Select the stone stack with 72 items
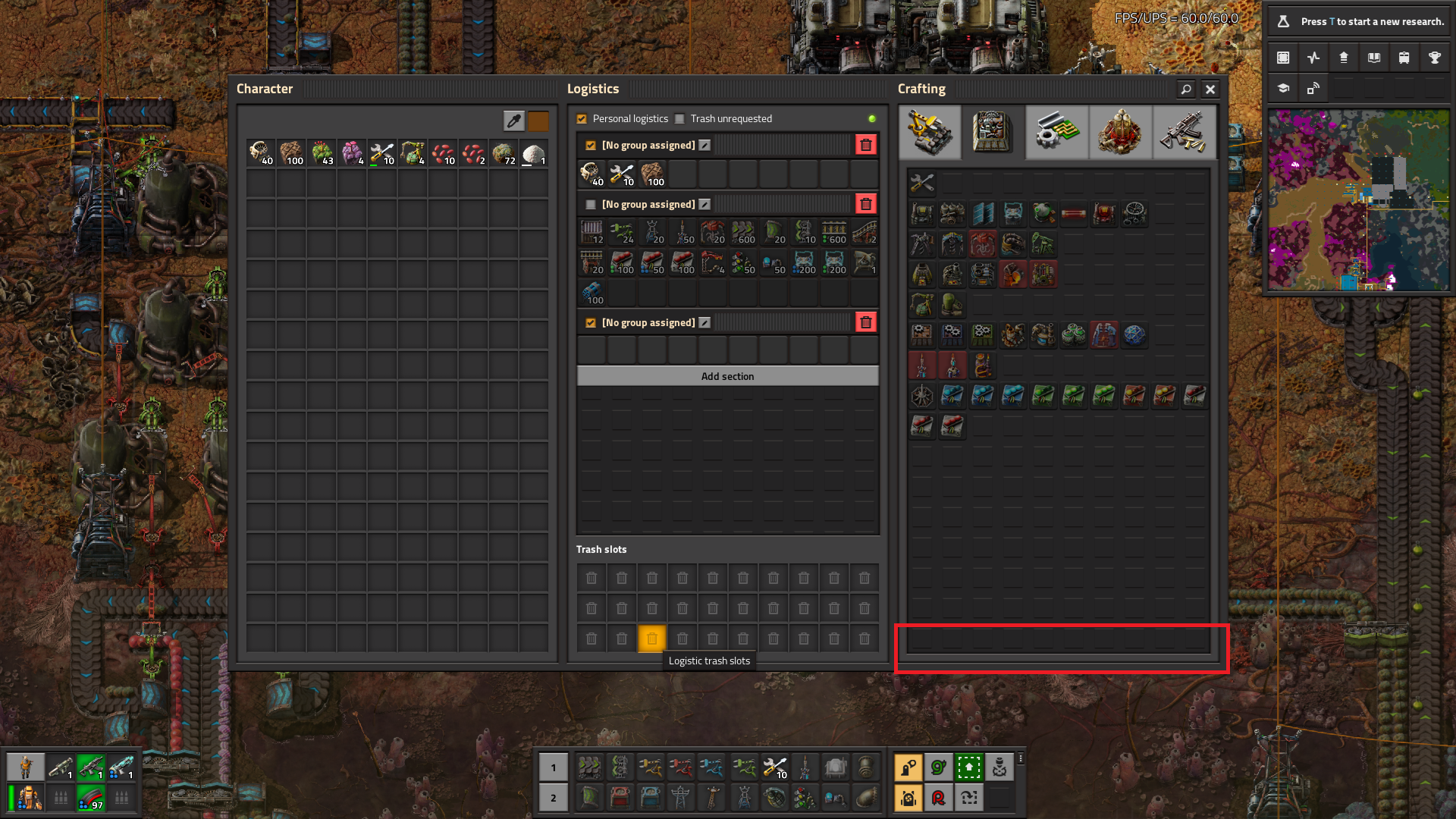The width and height of the screenshot is (1456, 819). (x=504, y=154)
